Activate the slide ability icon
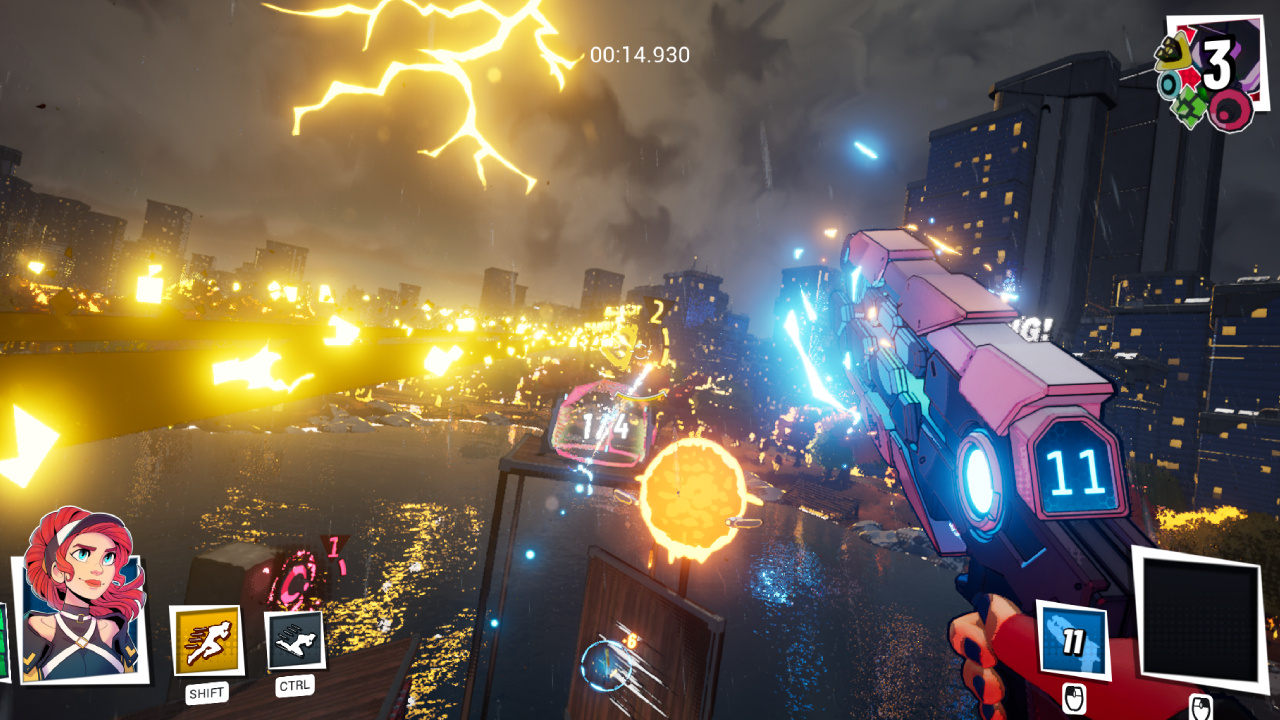1280x720 pixels. click(x=295, y=641)
